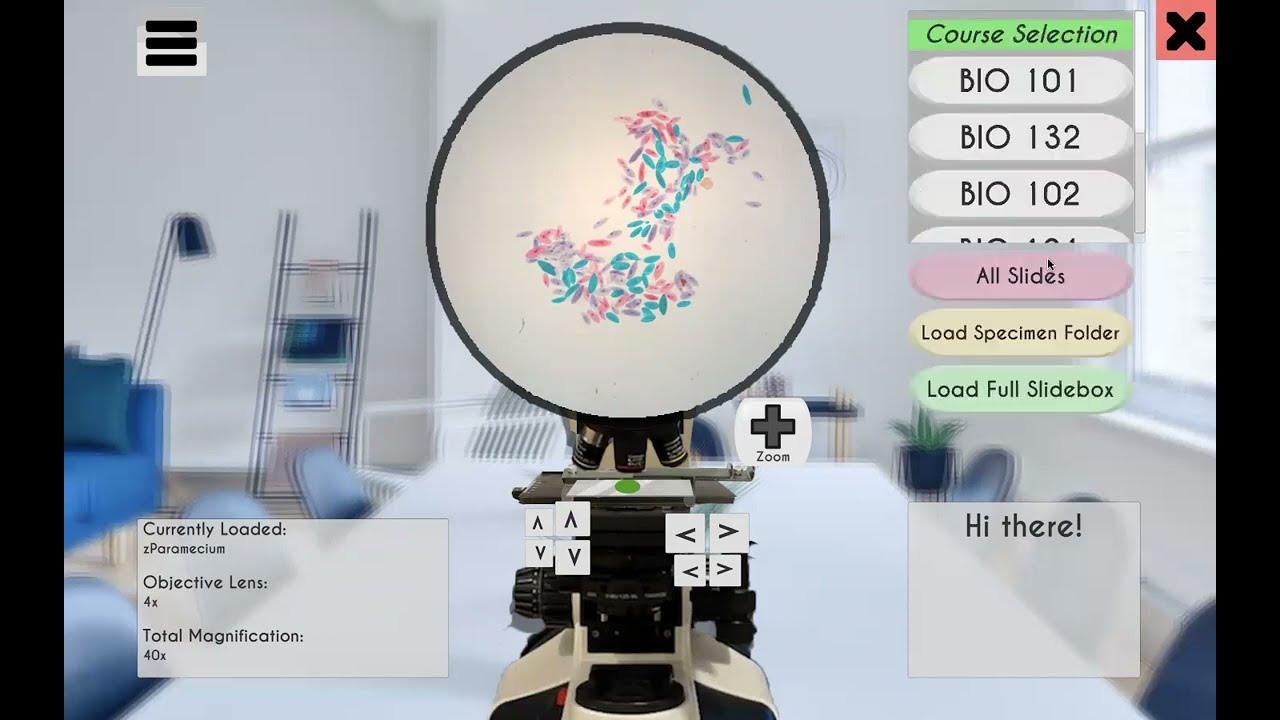The height and width of the screenshot is (720, 1280).
Task: Open the hamburger menu
Action: (x=170, y=42)
